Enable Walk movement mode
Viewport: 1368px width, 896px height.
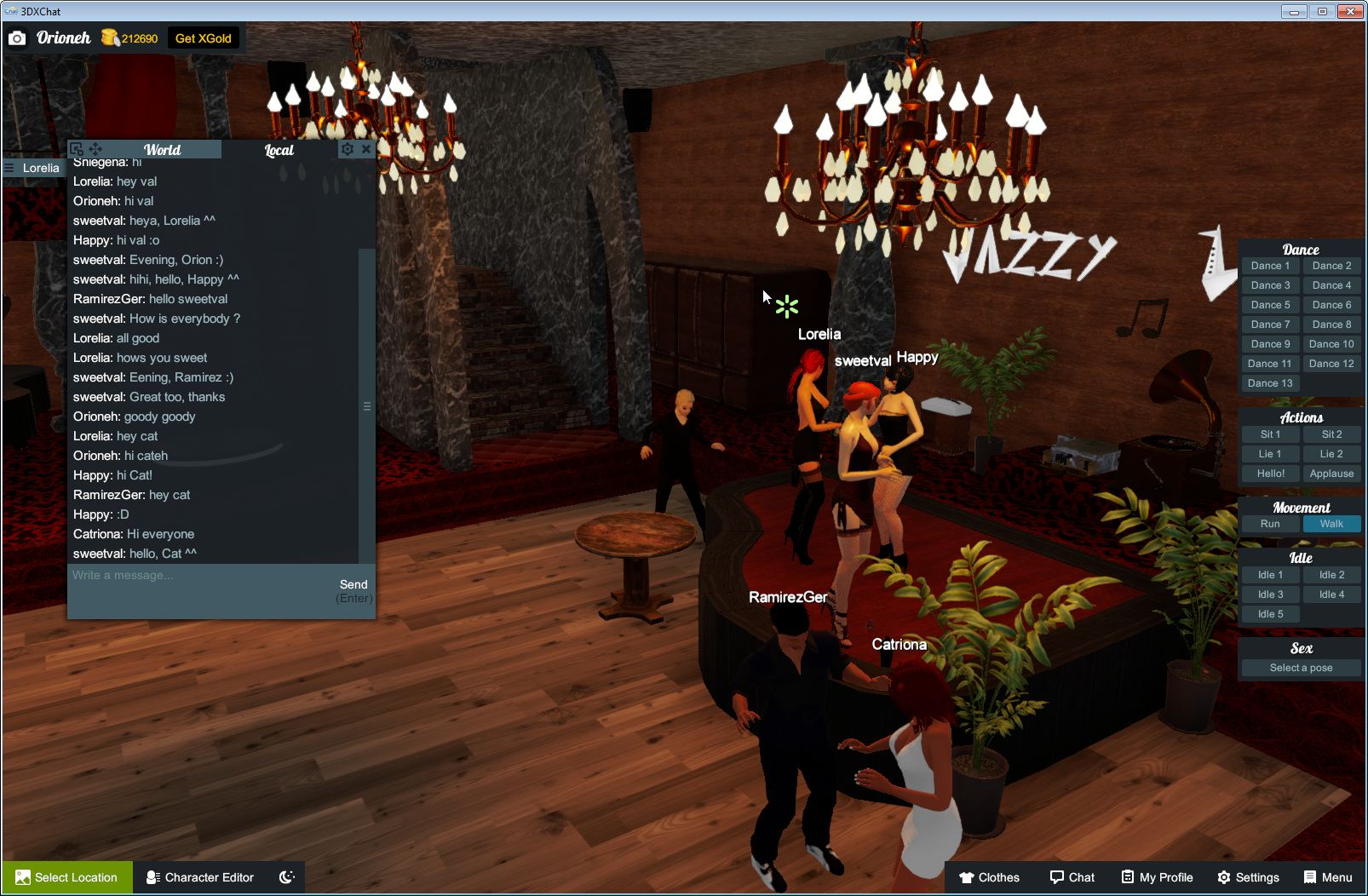[1331, 524]
